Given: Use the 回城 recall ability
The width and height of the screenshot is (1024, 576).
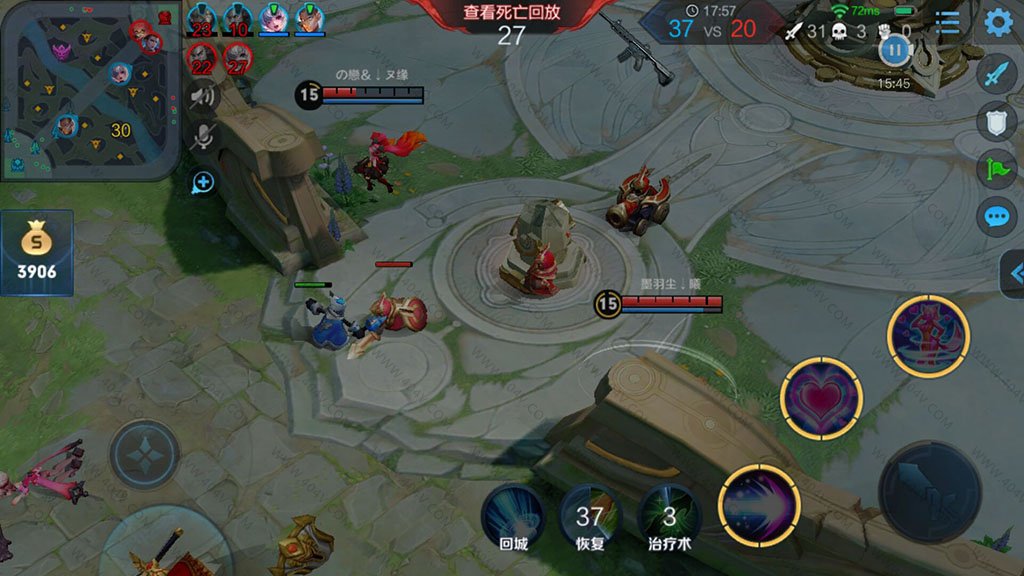Looking at the screenshot, I should [512, 517].
